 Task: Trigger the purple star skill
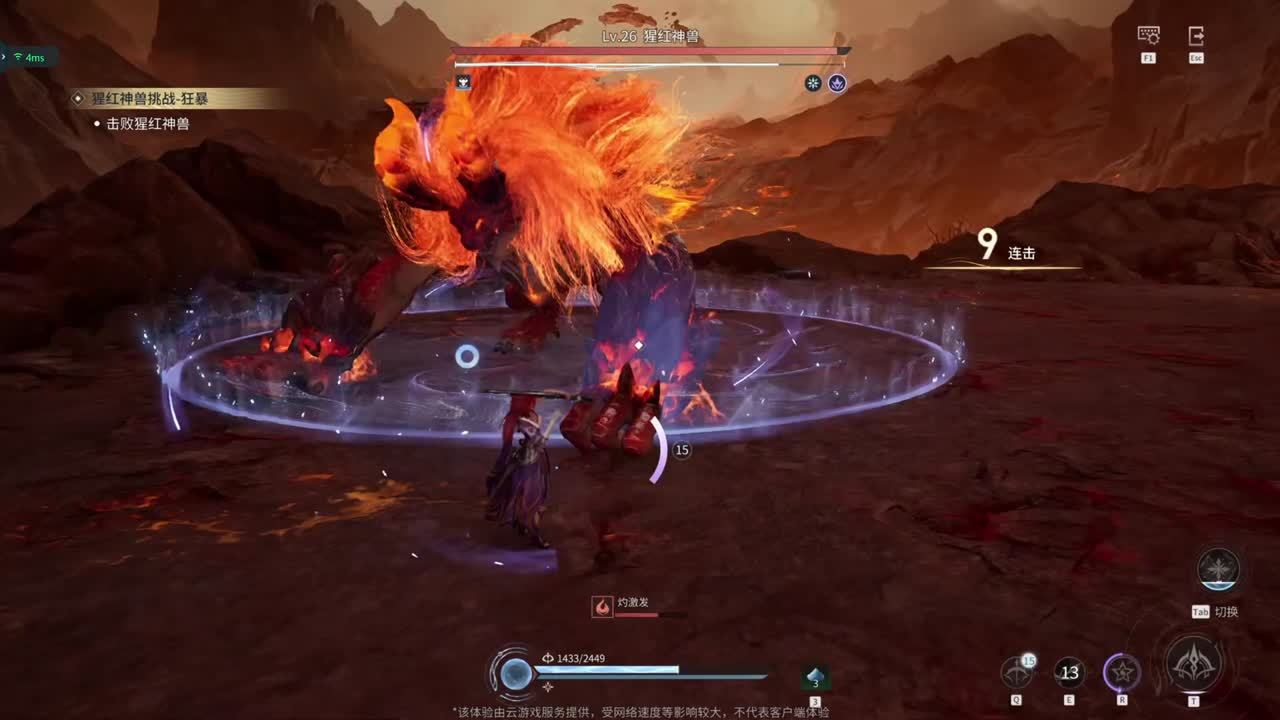pyautogui.click(x=1122, y=673)
